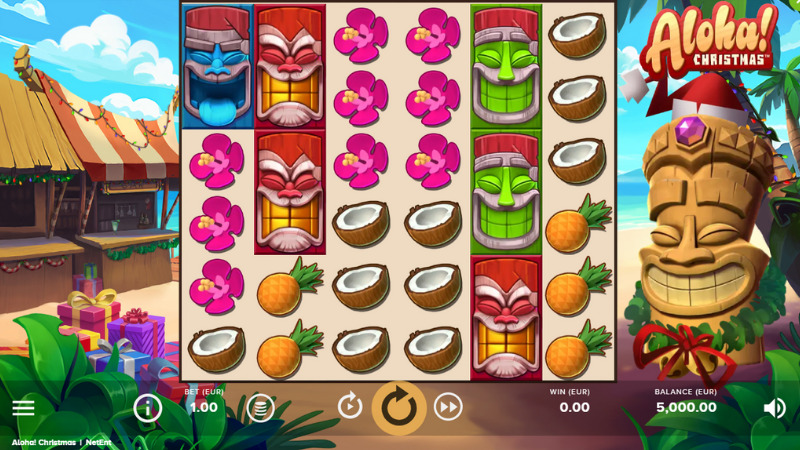Show the game info paytable
The width and height of the screenshot is (800, 450).
pos(148,407)
